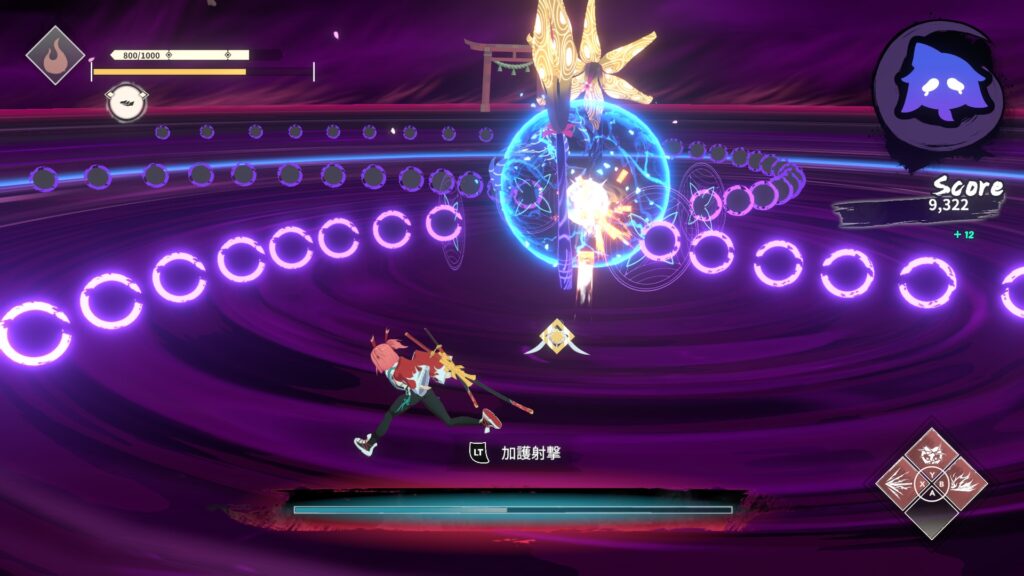Select the round white buff icon
The width and height of the screenshot is (1024, 576).
pos(126,102)
